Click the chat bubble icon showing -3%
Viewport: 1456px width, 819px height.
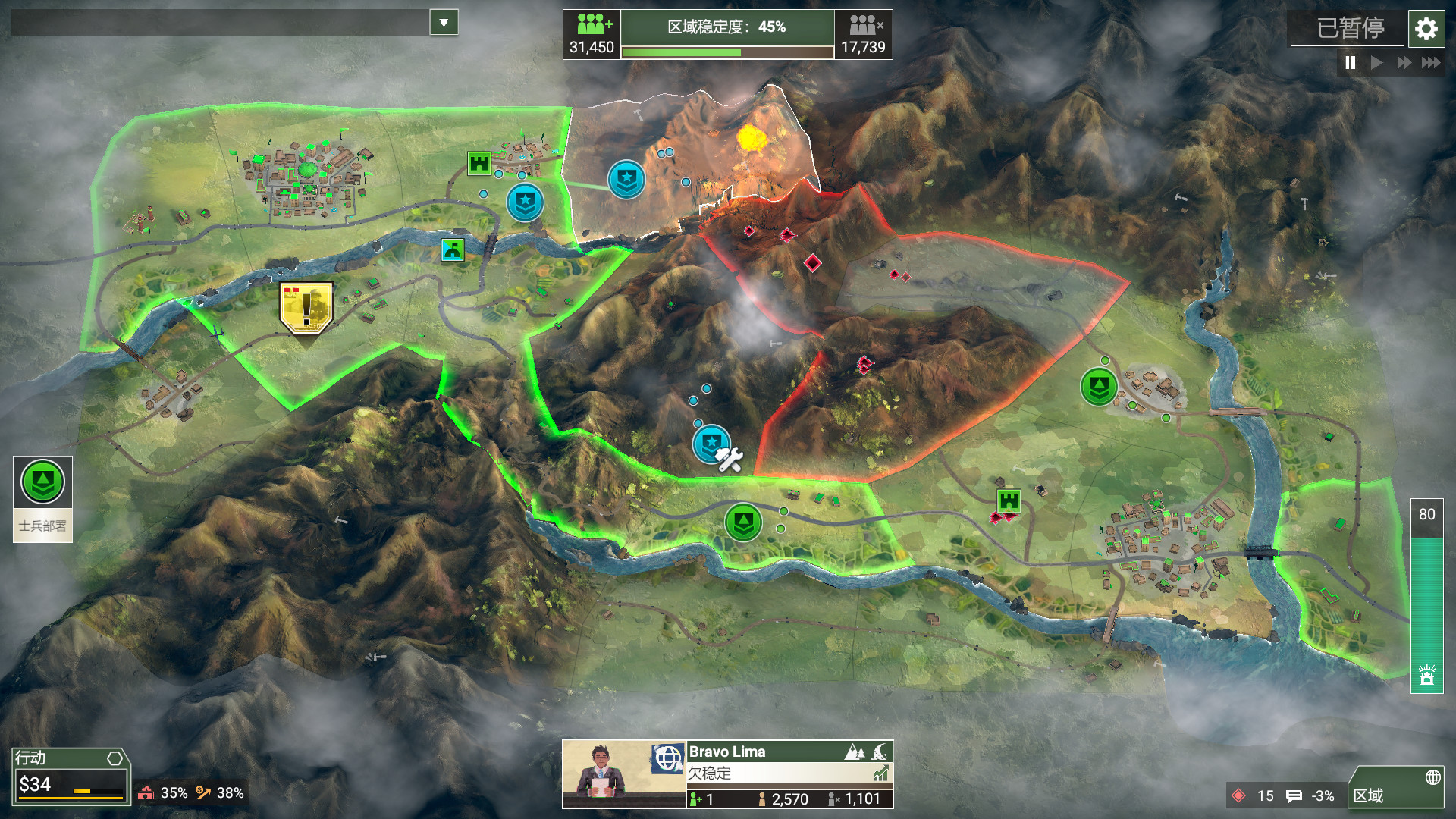tap(1293, 796)
